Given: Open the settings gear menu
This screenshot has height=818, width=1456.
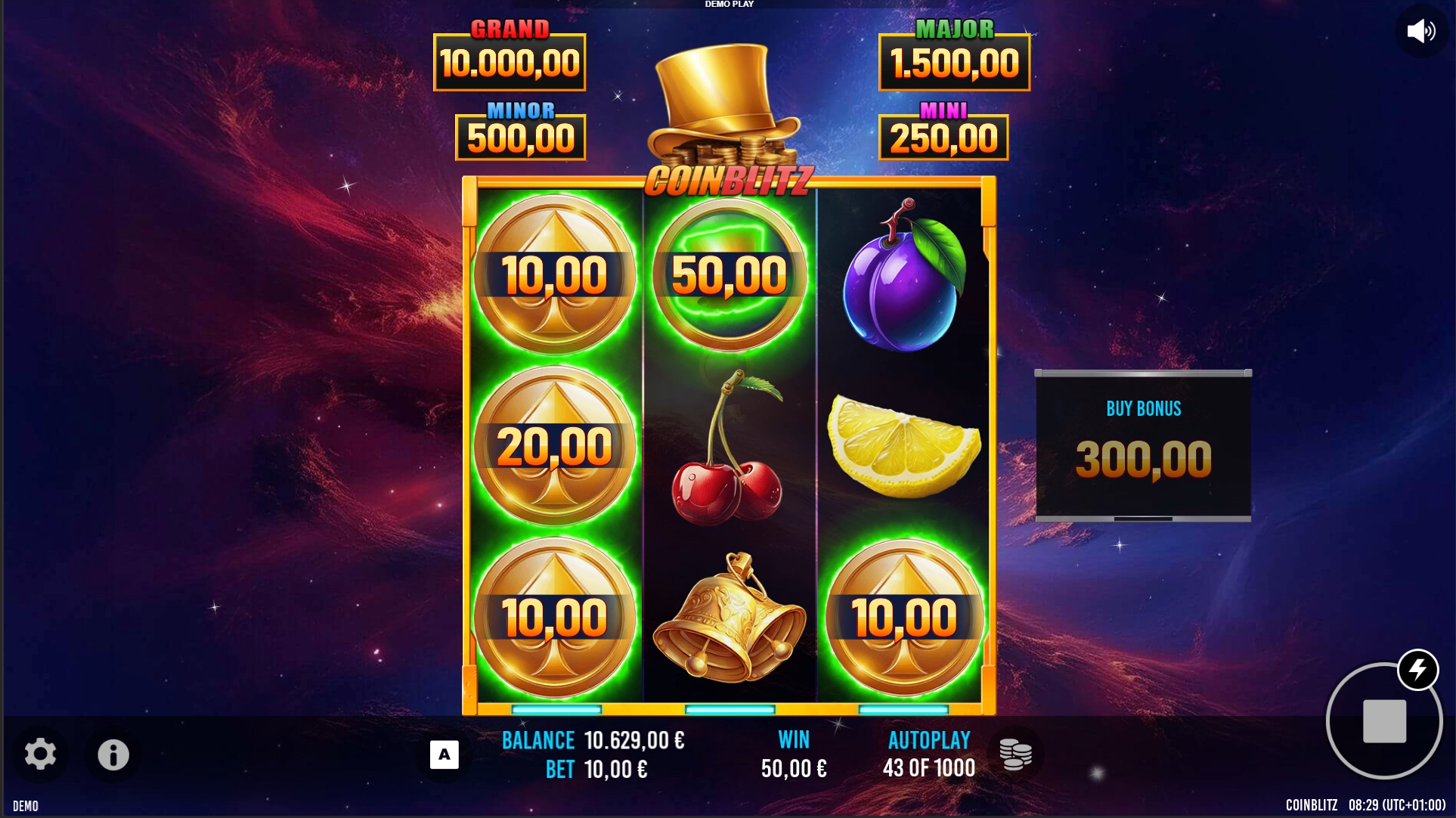Looking at the screenshot, I should (40, 754).
